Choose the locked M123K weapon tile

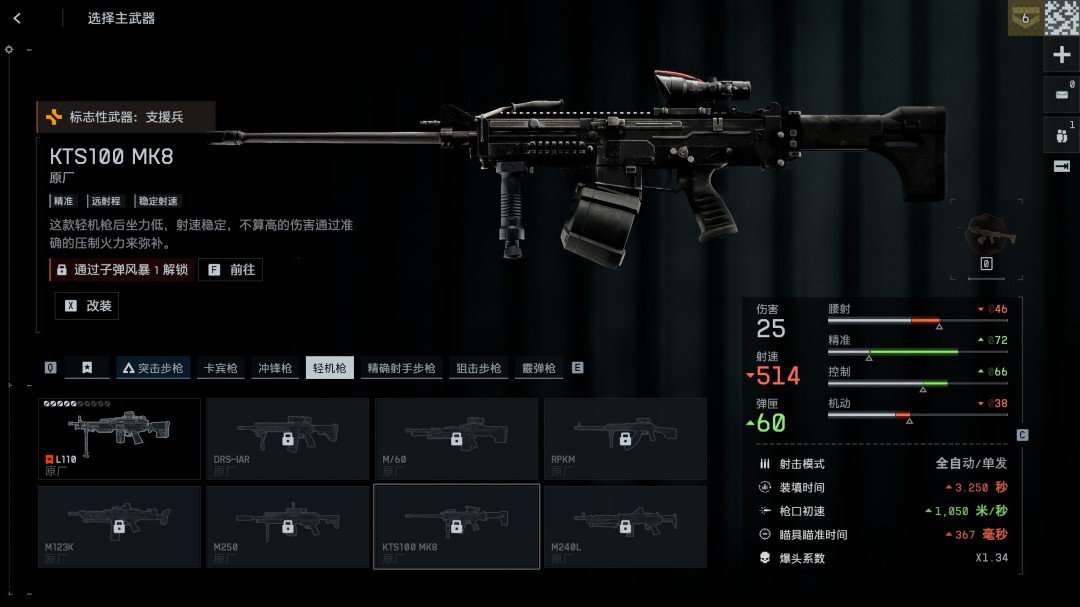119,526
